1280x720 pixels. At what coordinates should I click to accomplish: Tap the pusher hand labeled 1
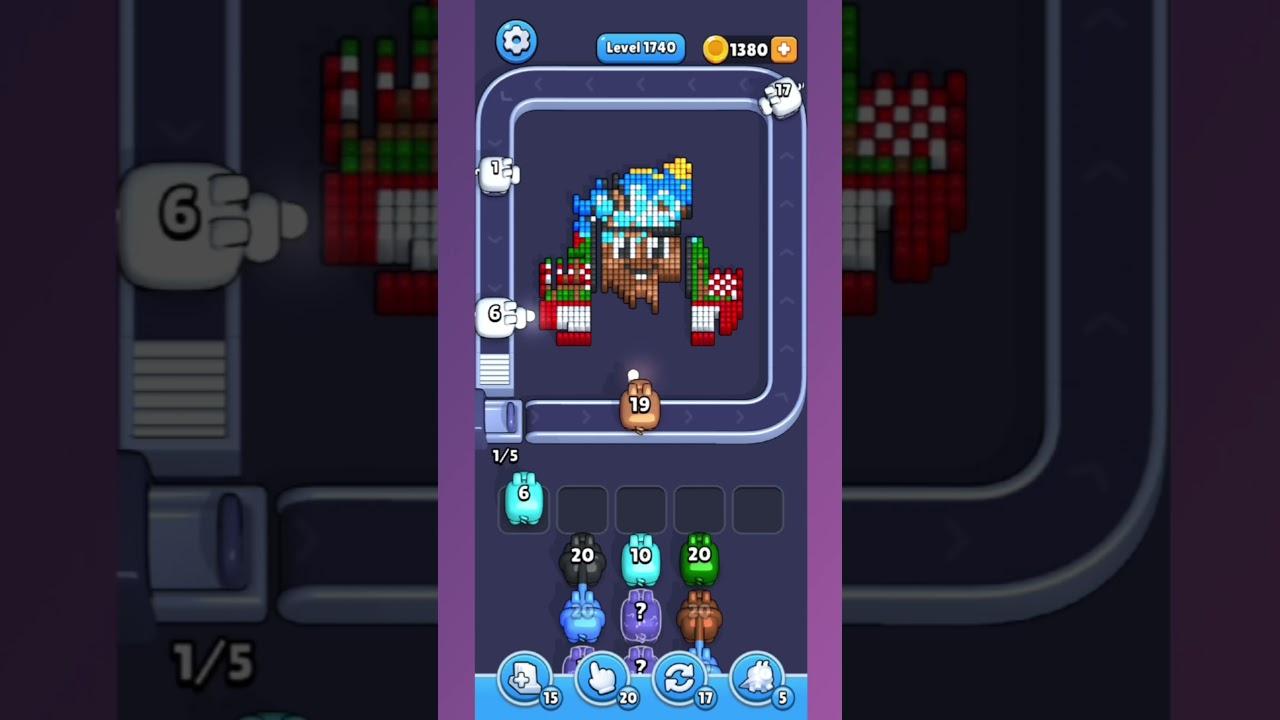497,172
